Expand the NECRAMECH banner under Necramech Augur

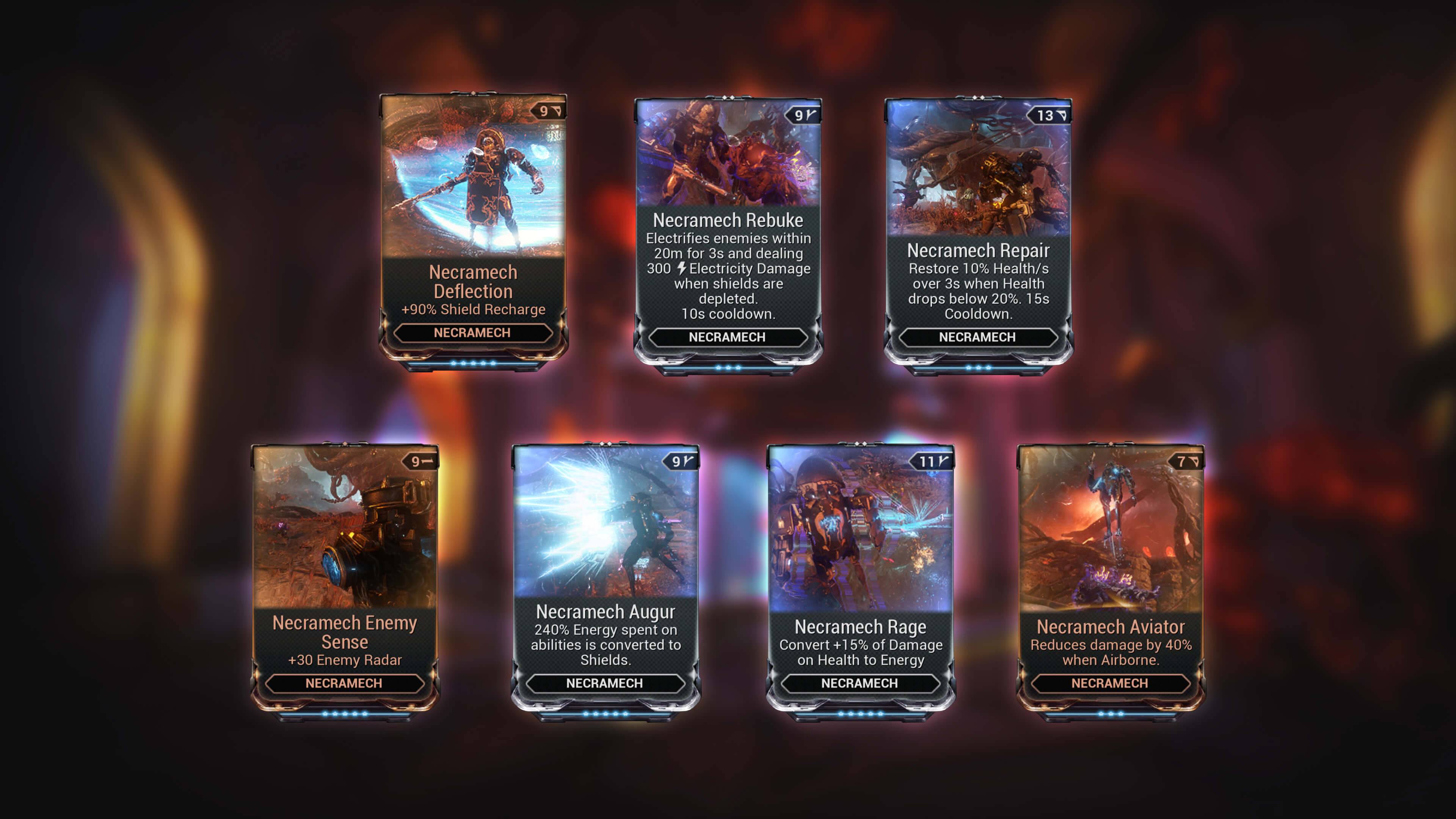point(606,684)
